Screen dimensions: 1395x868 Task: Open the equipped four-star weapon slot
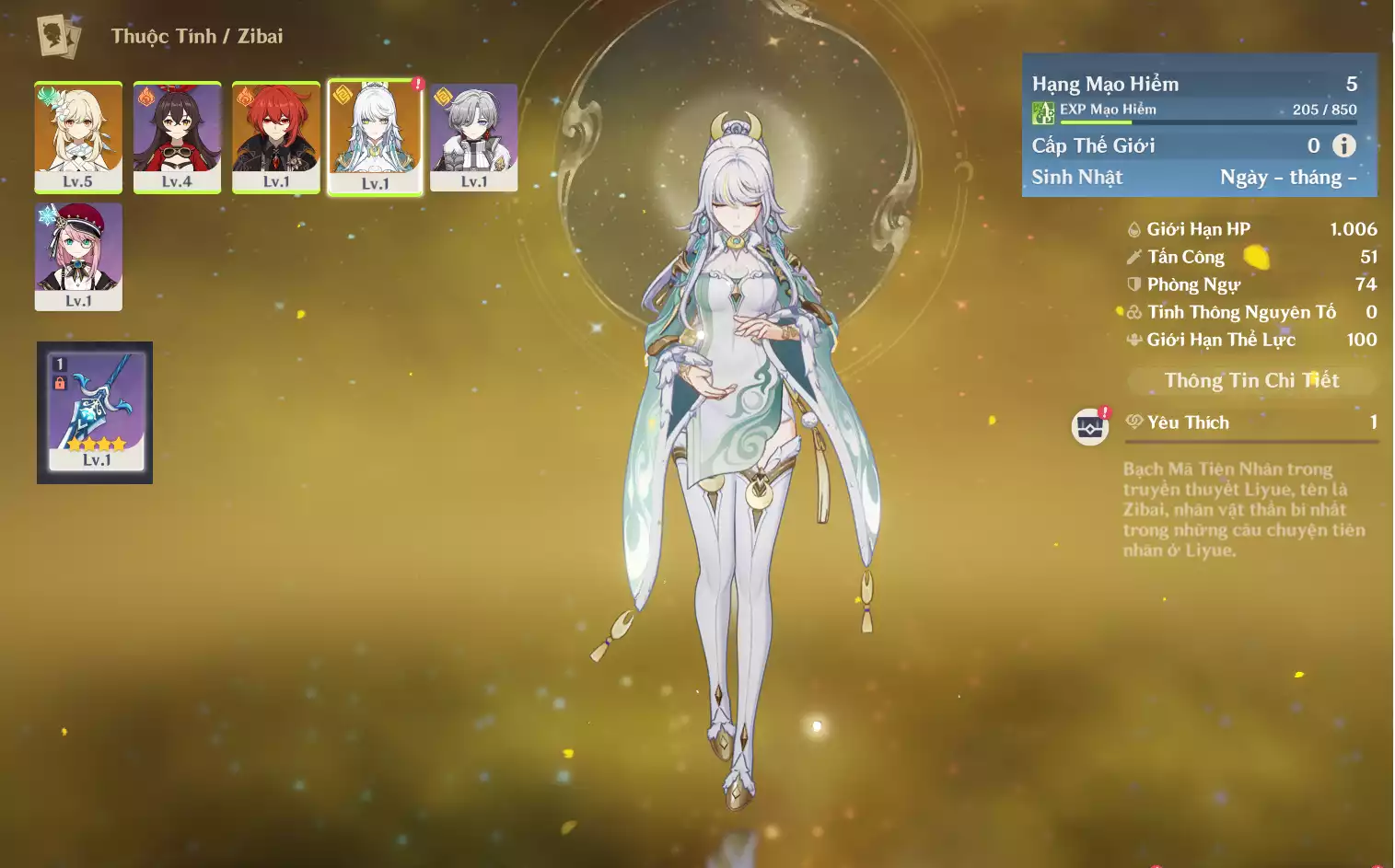pyautogui.click(x=95, y=412)
